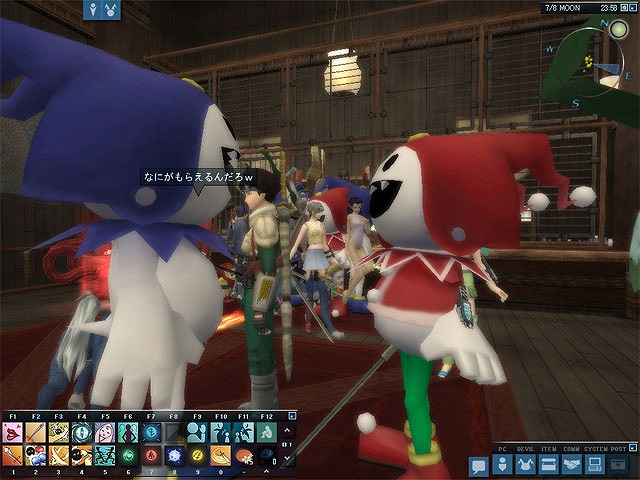Activate the green orb skill in slot 6
Screen dimensions: 640x480
tap(128, 455)
